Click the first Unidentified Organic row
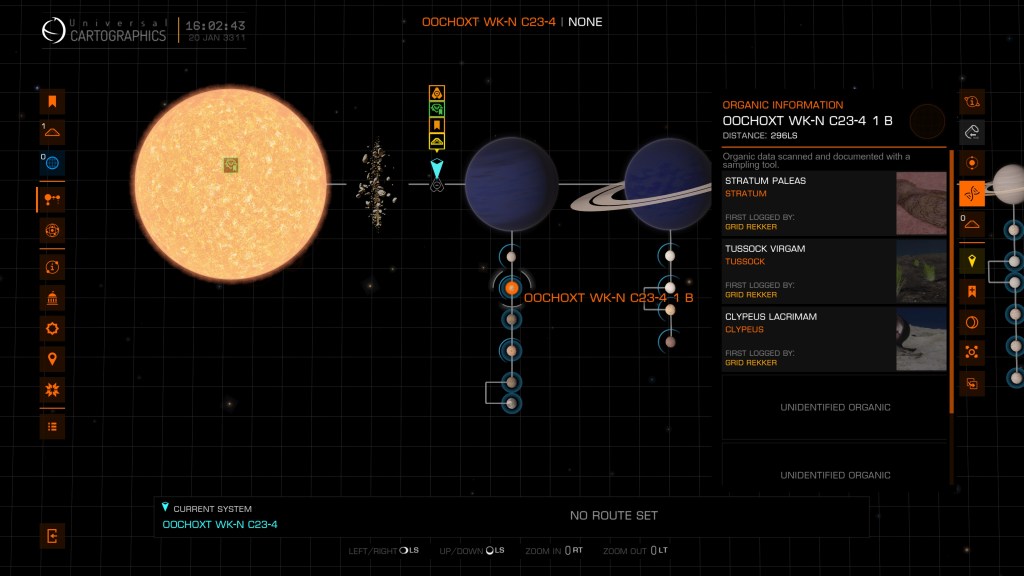Viewport: 1024px width, 576px height. [x=834, y=407]
